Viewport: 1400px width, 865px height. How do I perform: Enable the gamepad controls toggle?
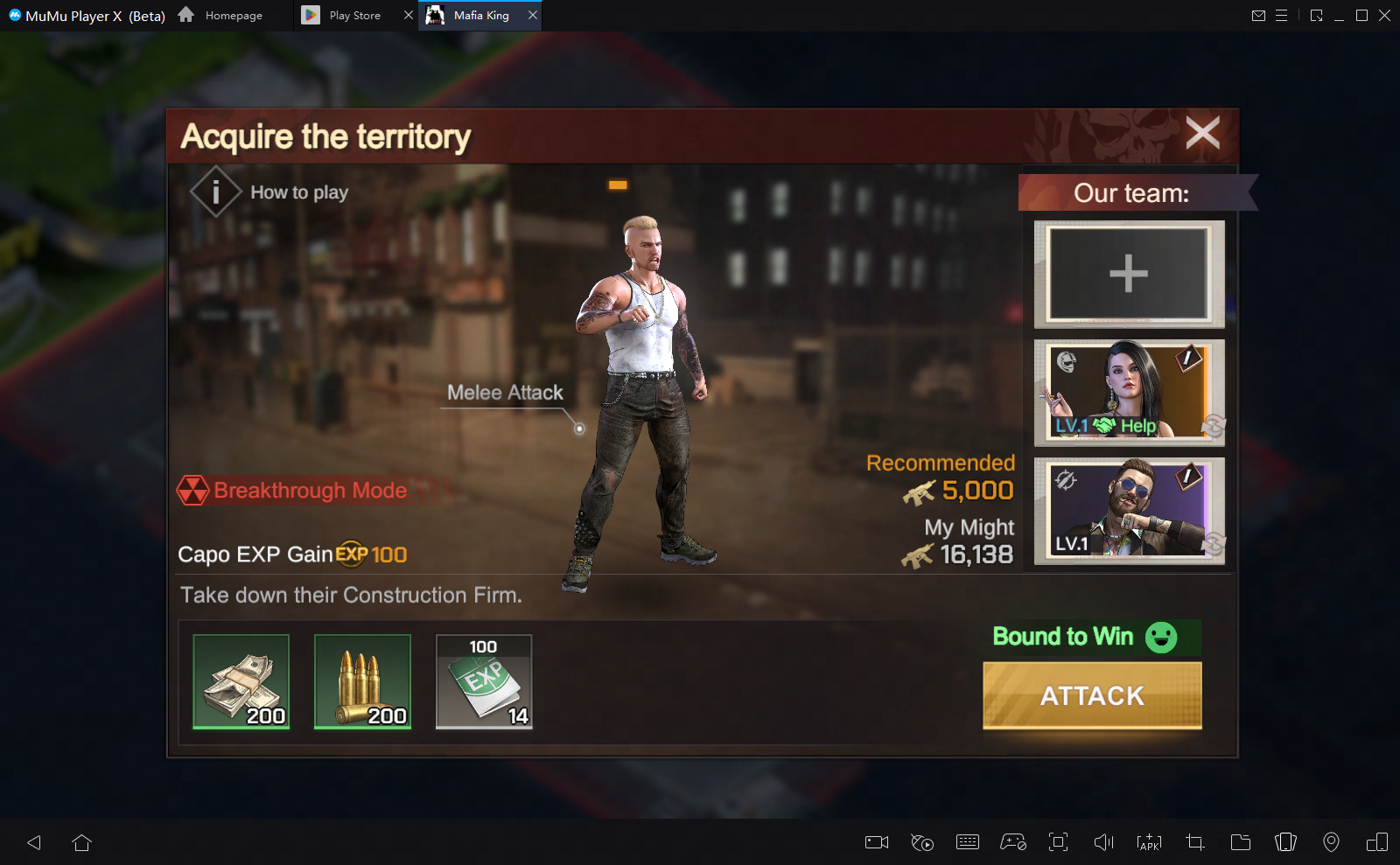[1012, 842]
